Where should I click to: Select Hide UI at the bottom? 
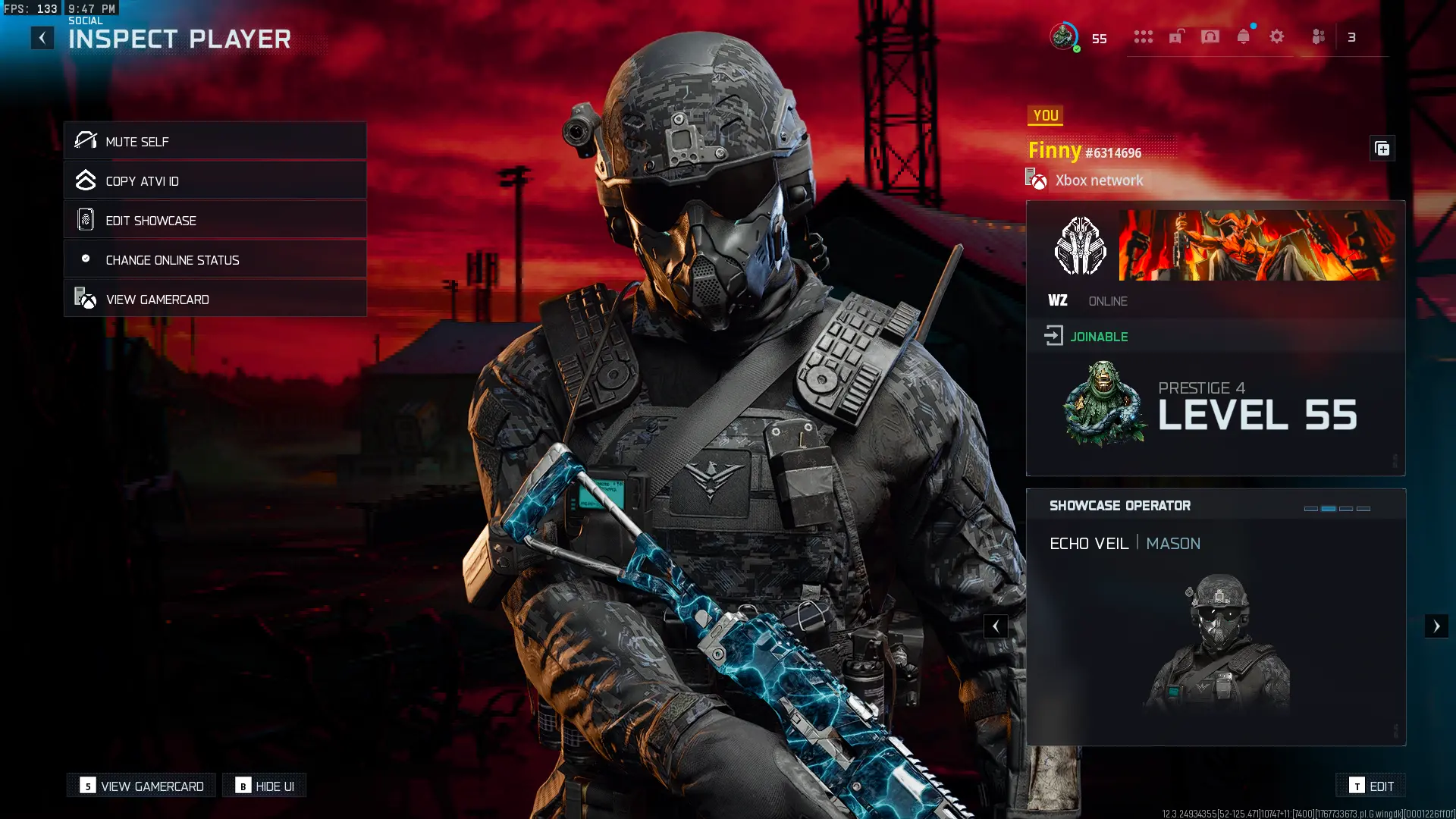(x=265, y=786)
